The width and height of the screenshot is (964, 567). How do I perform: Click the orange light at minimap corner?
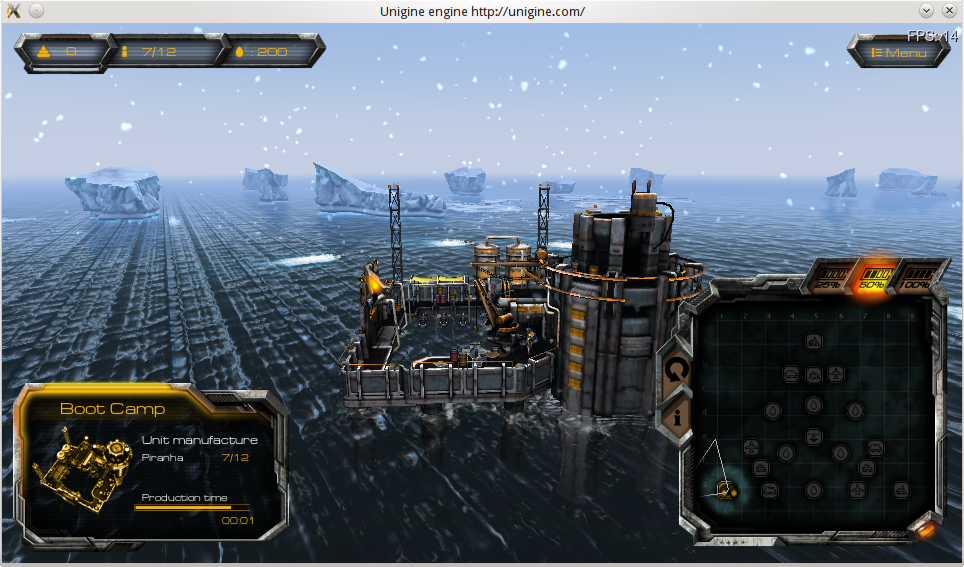[927, 528]
